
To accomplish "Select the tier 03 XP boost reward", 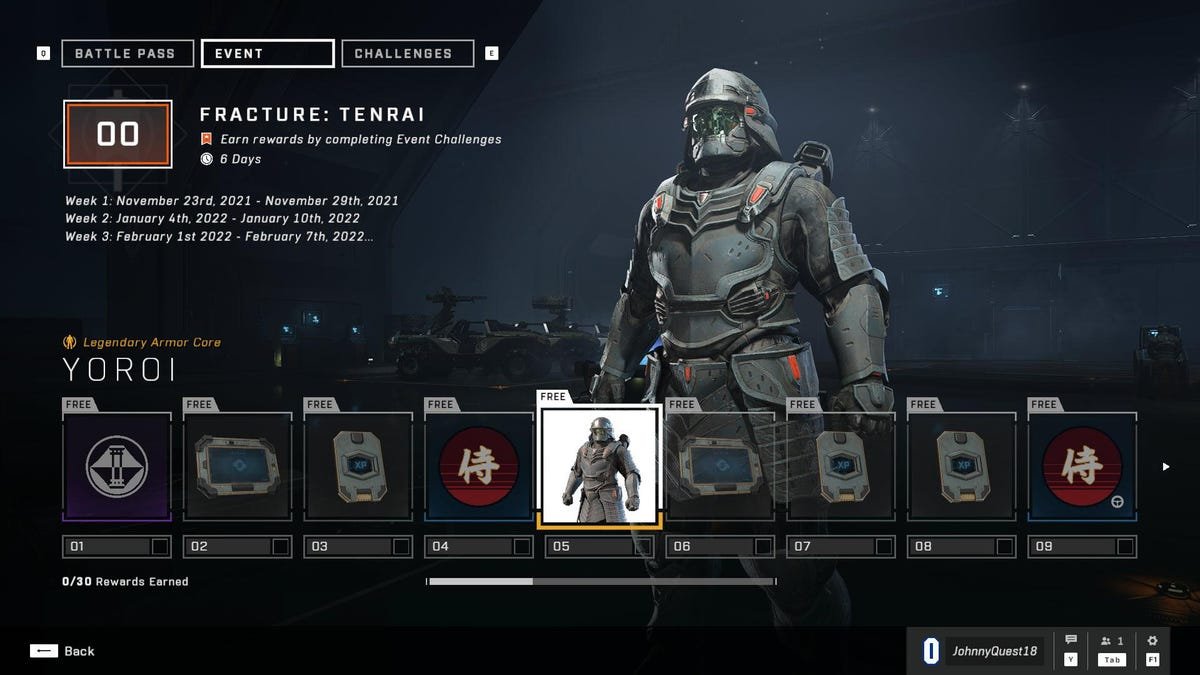I will pyautogui.click(x=358, y=466).
